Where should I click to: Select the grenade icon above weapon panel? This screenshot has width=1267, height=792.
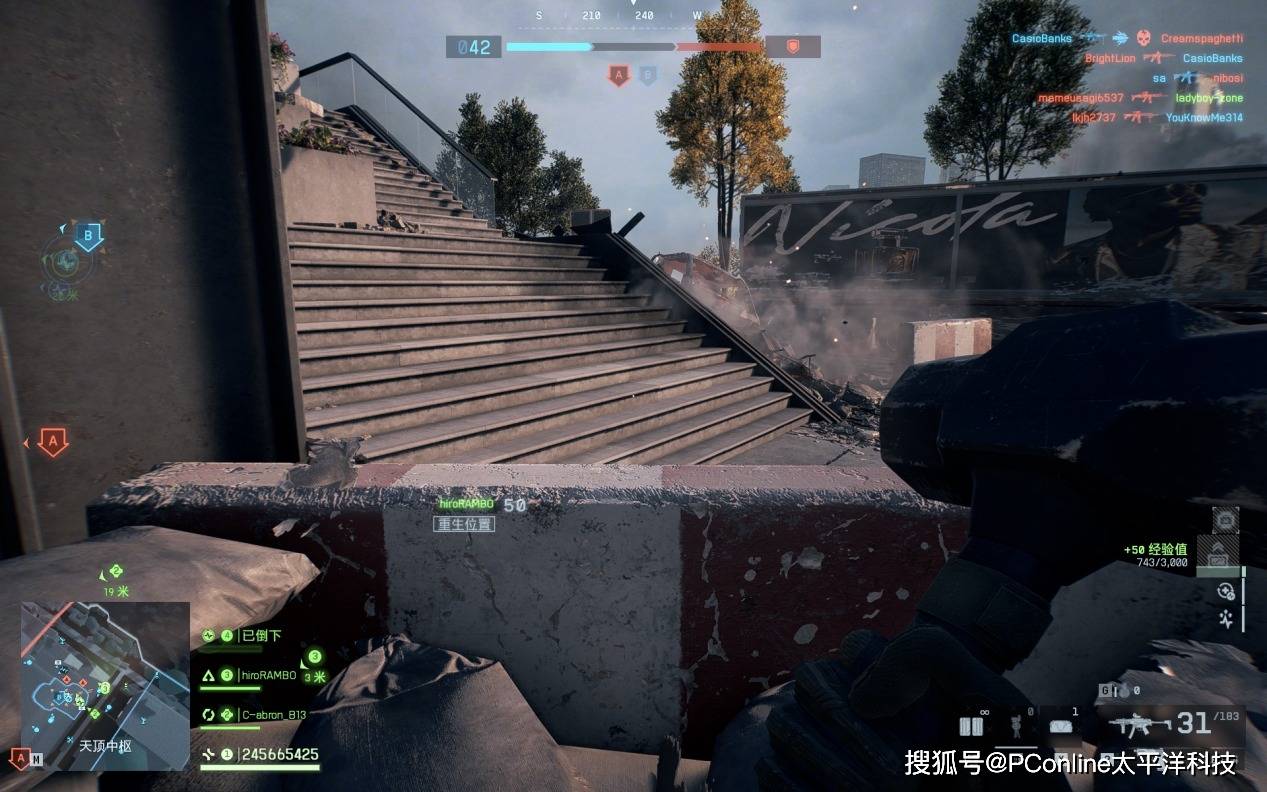1124,691
